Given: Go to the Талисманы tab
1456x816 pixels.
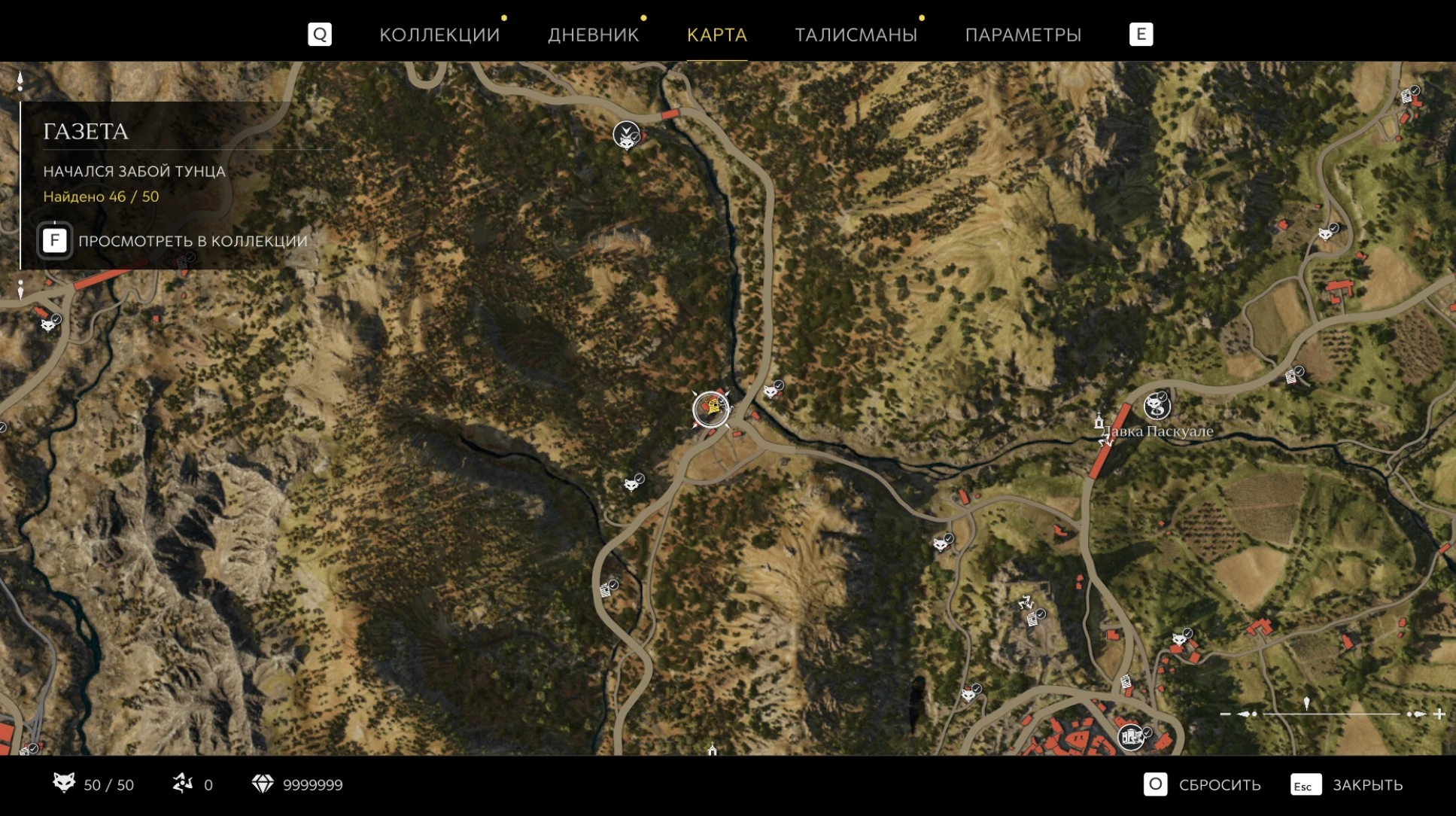Looking at the screenshot, I should coord(856,35).
